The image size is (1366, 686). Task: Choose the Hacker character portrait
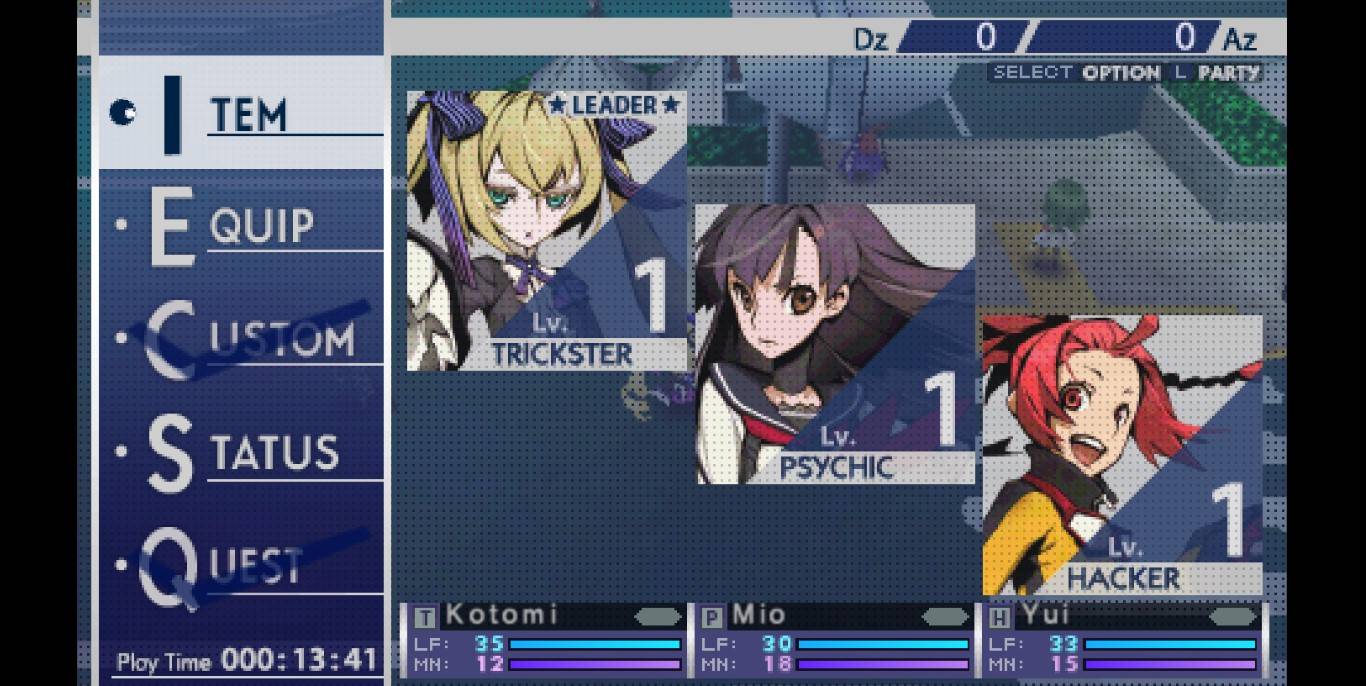pos(1122,455)
